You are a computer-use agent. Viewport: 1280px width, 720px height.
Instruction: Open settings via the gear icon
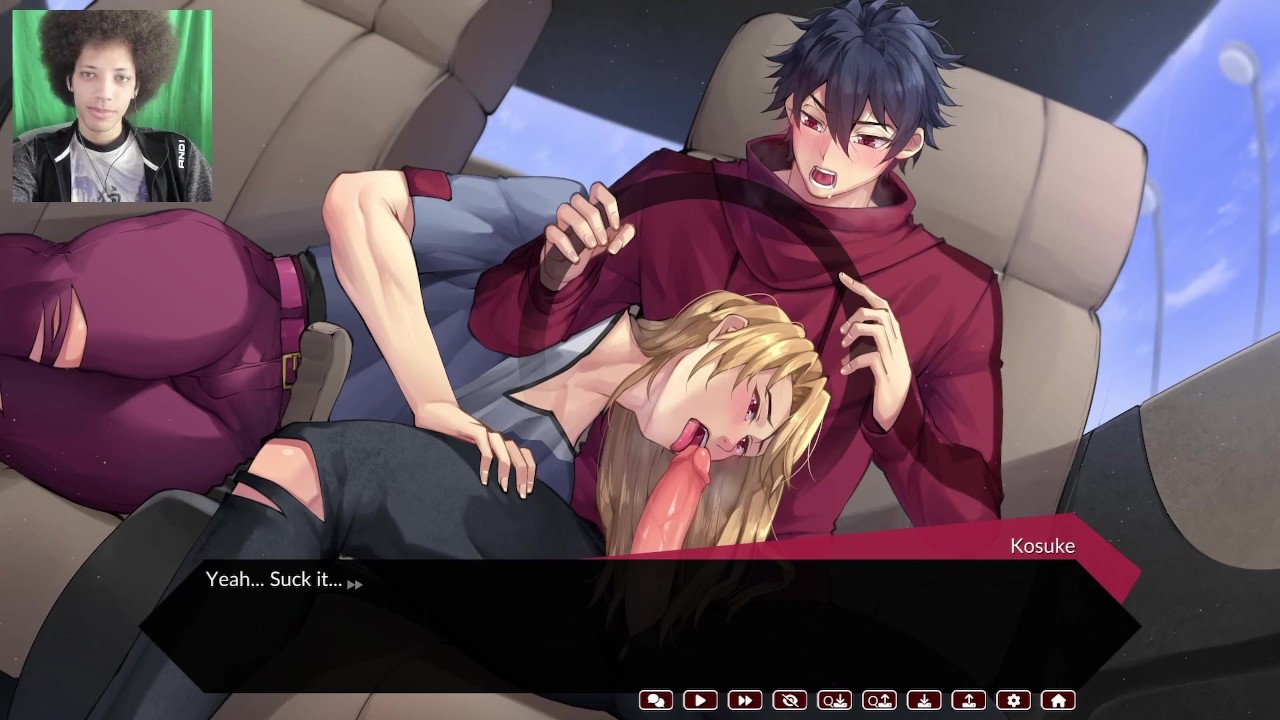(1014, 701)
